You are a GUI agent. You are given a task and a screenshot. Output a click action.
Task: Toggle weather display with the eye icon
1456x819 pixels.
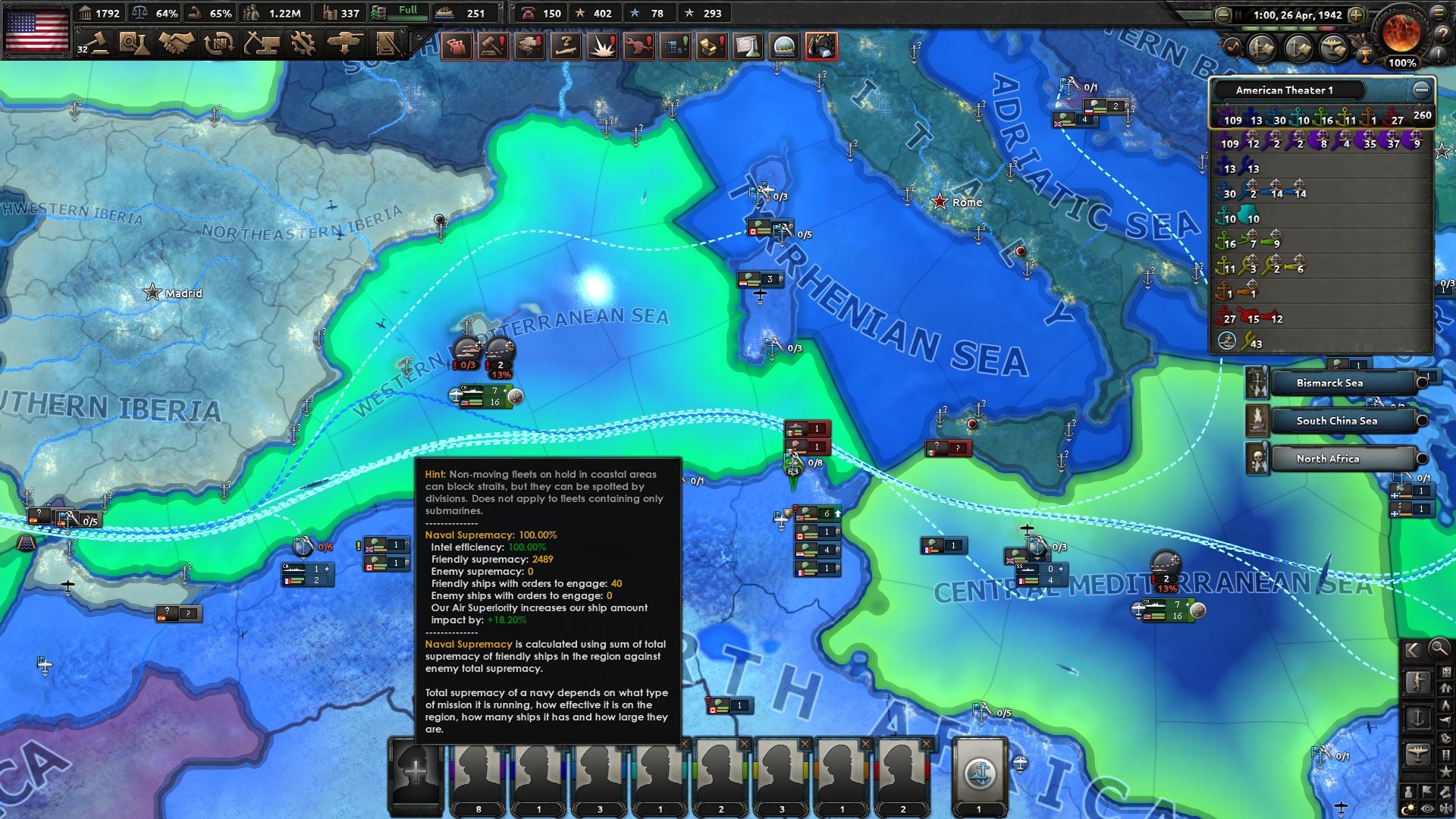1426,808
